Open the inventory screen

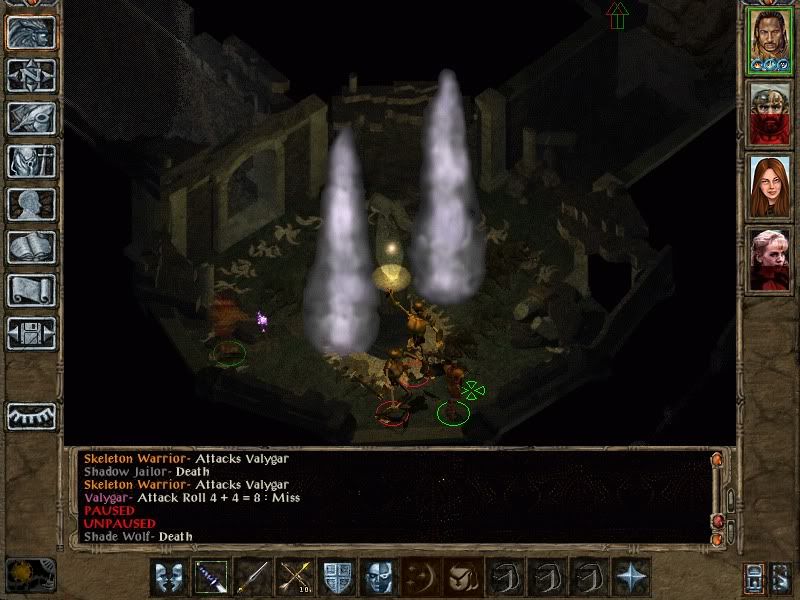click(x=31, y=161)
